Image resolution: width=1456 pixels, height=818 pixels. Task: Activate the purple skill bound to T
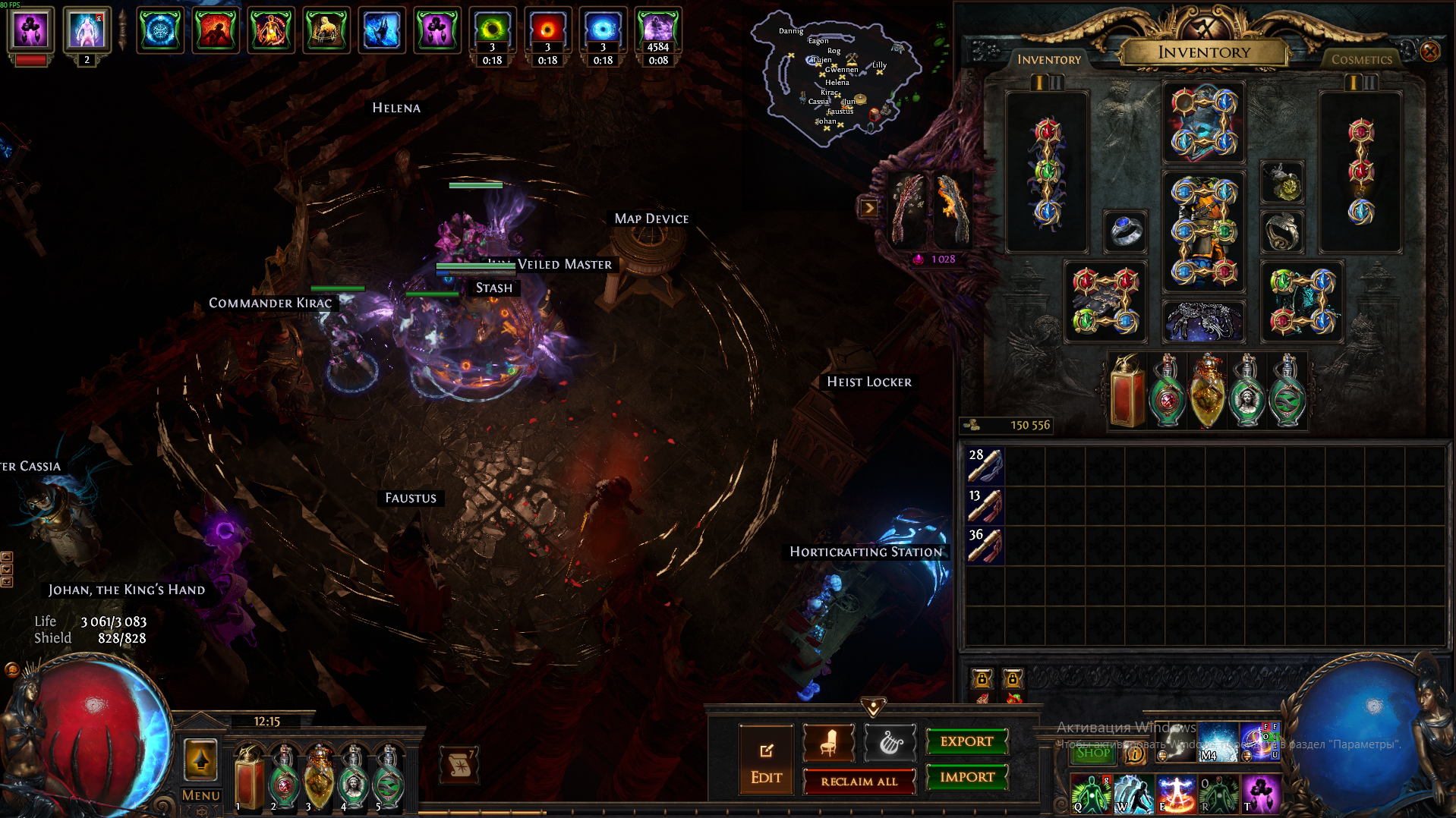[x=1260, y=794]
